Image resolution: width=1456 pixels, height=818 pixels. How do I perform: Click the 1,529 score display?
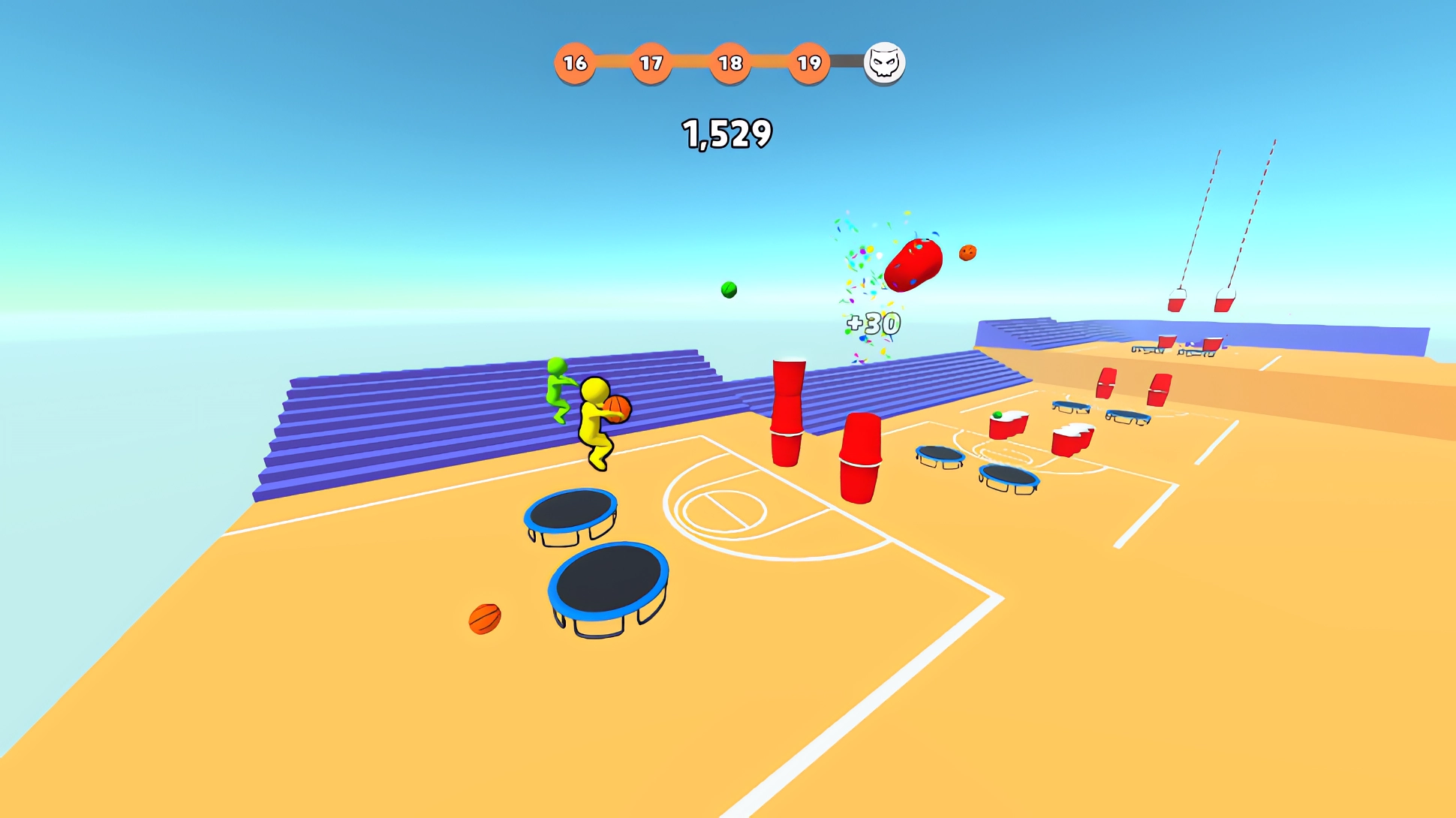(726, 133)
